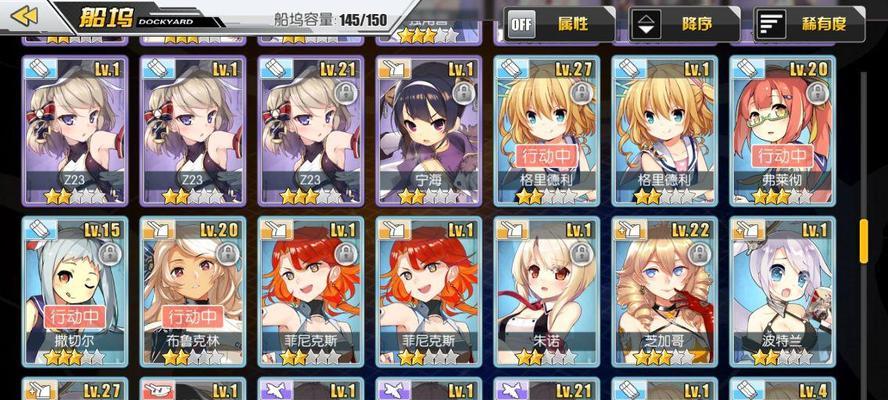Switch the 降序 sort order
Image resolution: width=888 pixels, height=400 pixels.
click(684, 23)
